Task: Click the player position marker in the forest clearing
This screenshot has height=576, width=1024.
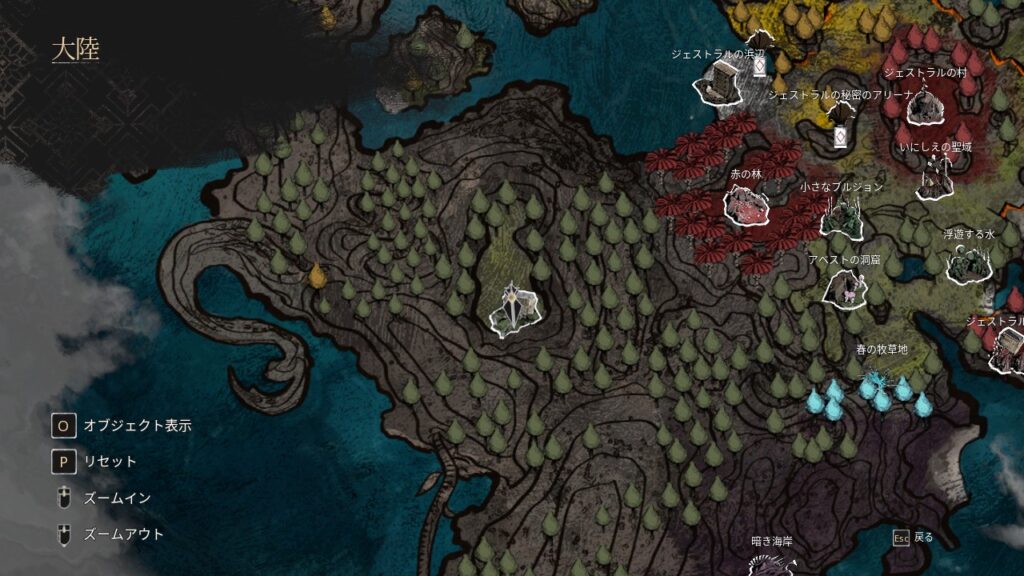Action: [x=514, y=308]
